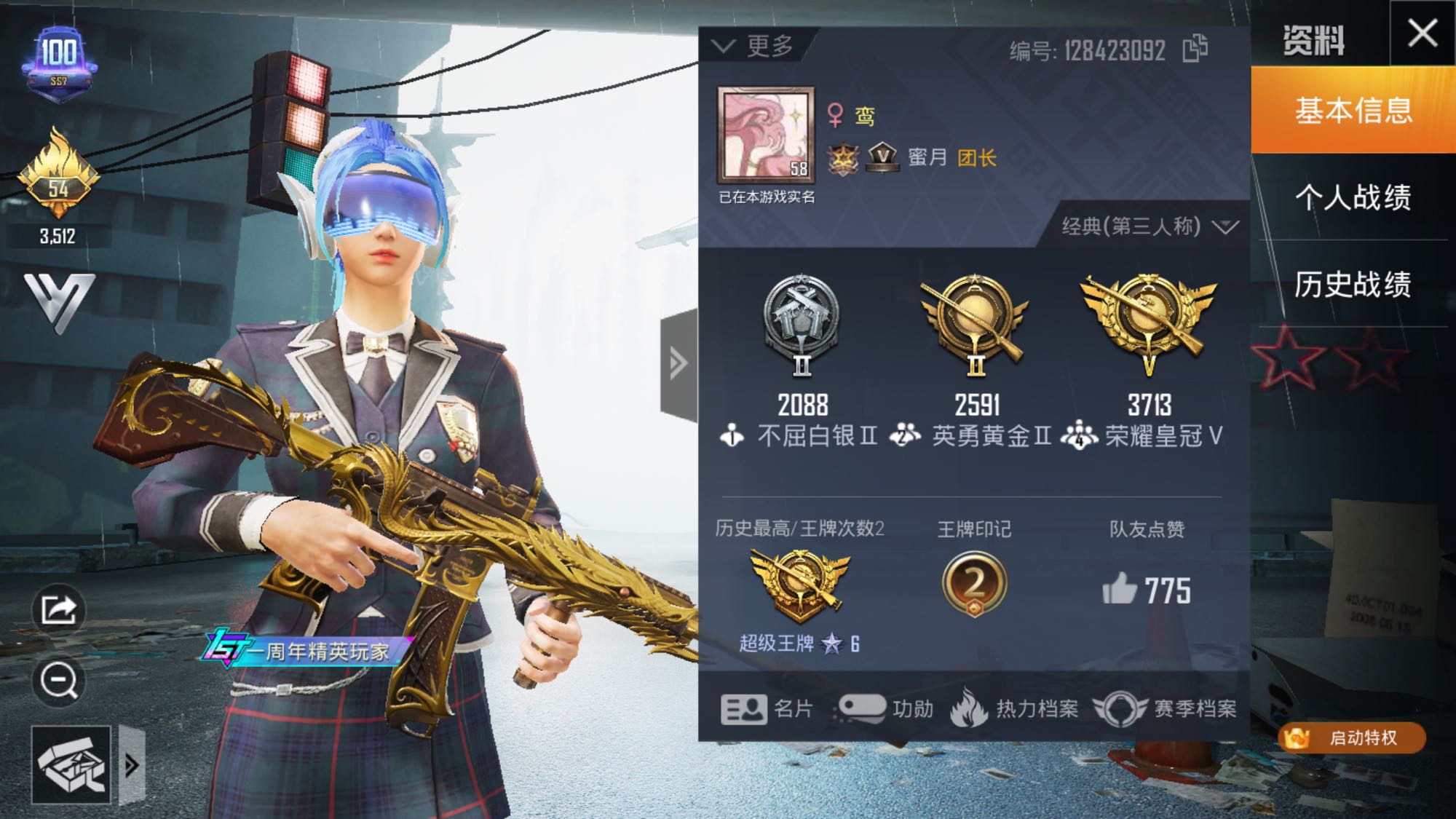The width and height of the screenshot is (1456, 819).
Task: Open the 名片 card page
Action: [x=767, y=708]
